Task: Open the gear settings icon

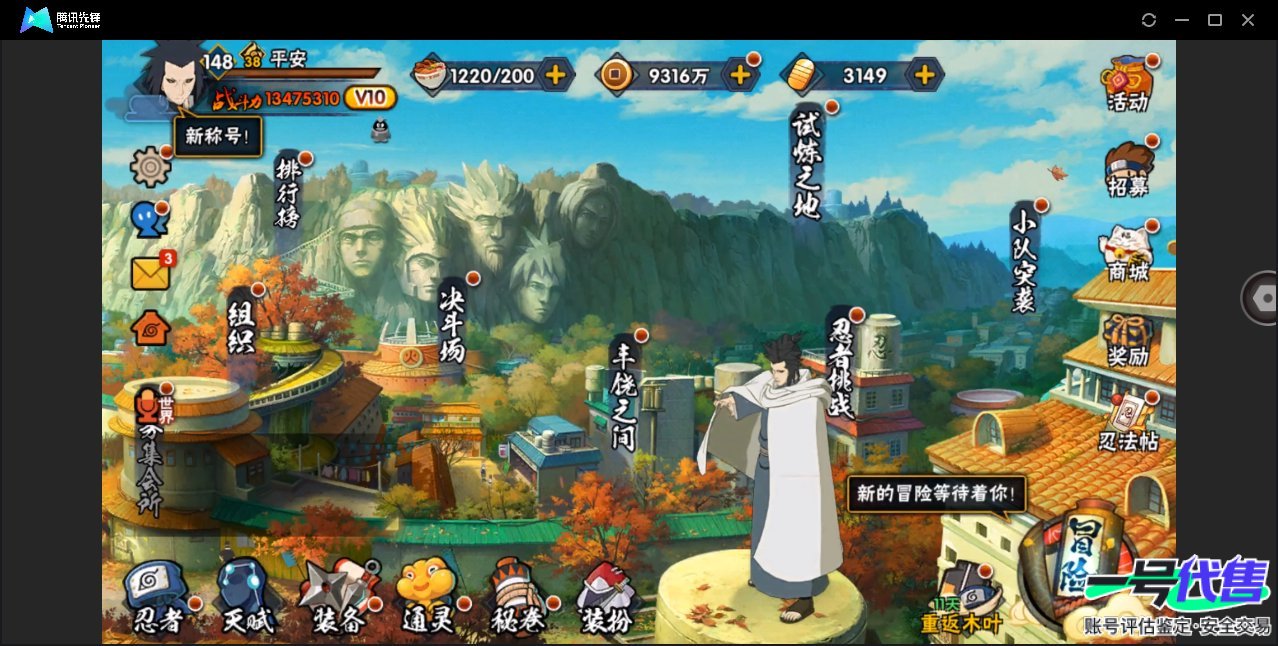Action: [x=151, y=166]
